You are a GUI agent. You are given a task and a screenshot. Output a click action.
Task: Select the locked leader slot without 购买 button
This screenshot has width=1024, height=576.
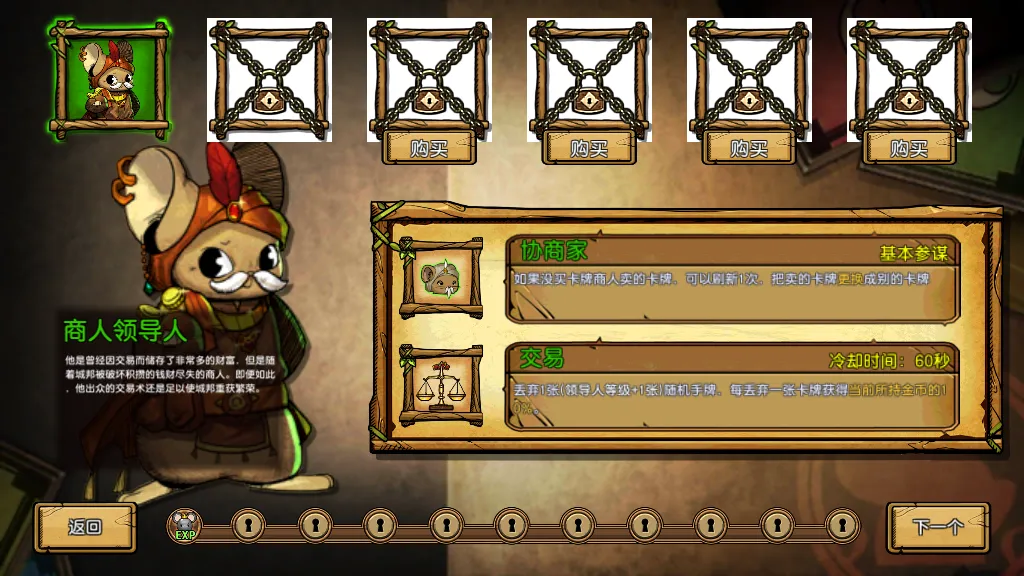click(269, 80)
